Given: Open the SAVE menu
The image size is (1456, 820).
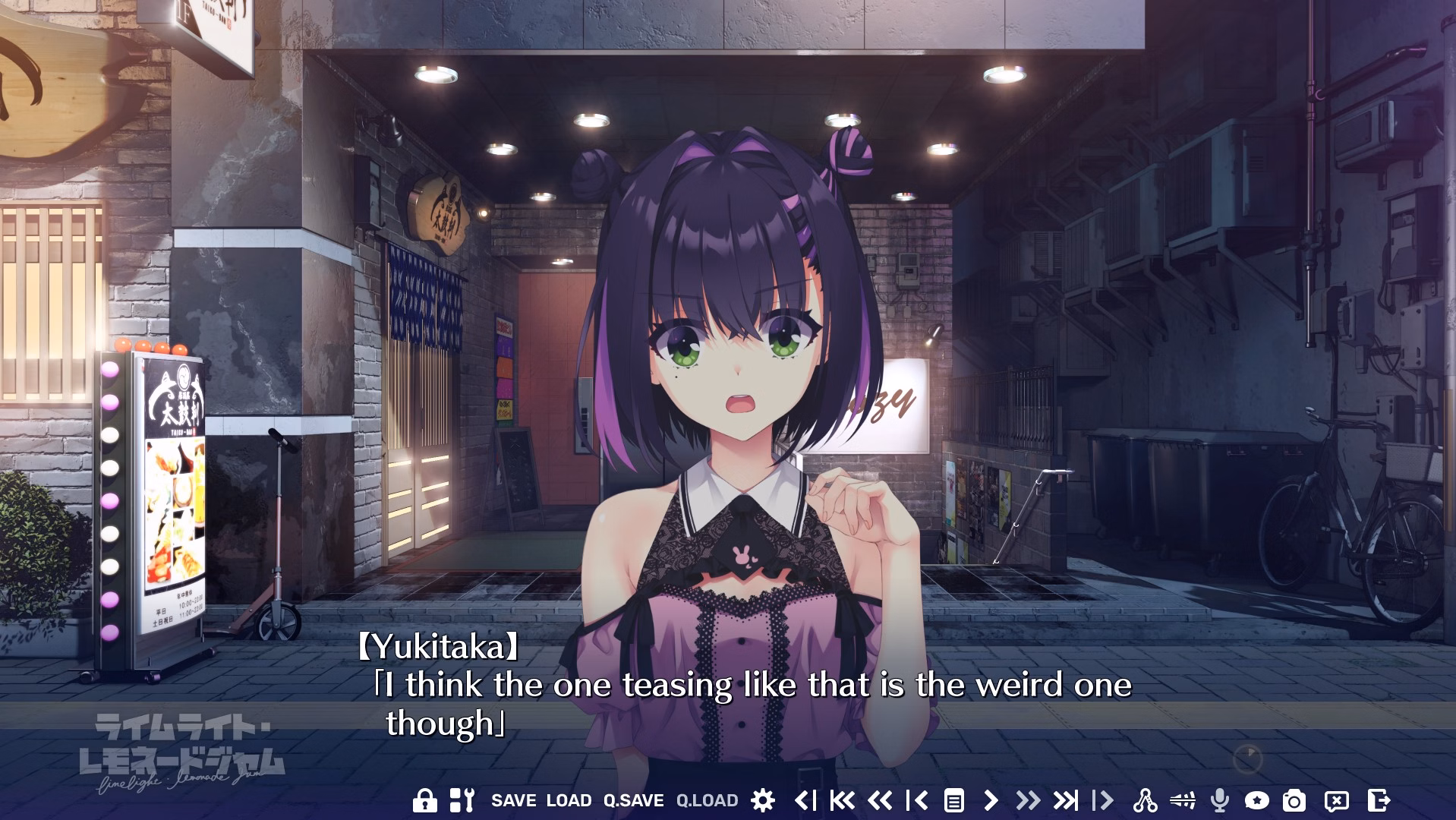Looking at the screenshot, I should 513,800.
